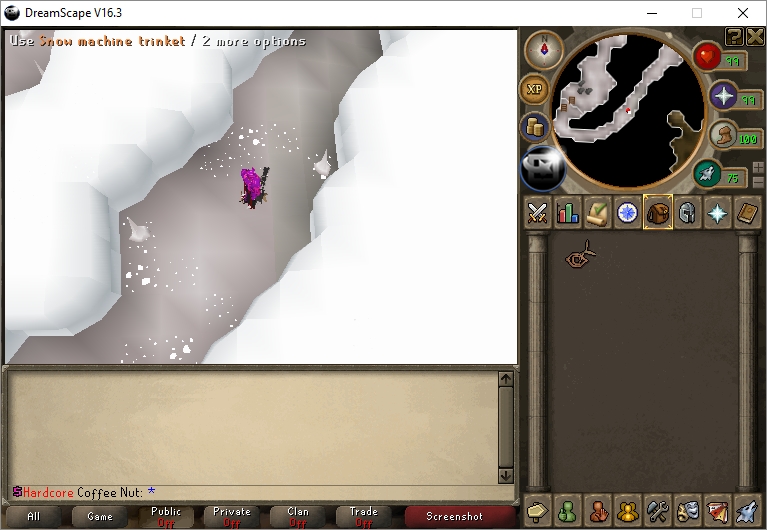Switch to the Prayer star tab
Viewport: 767px width, 530px height.
[717, 212]
